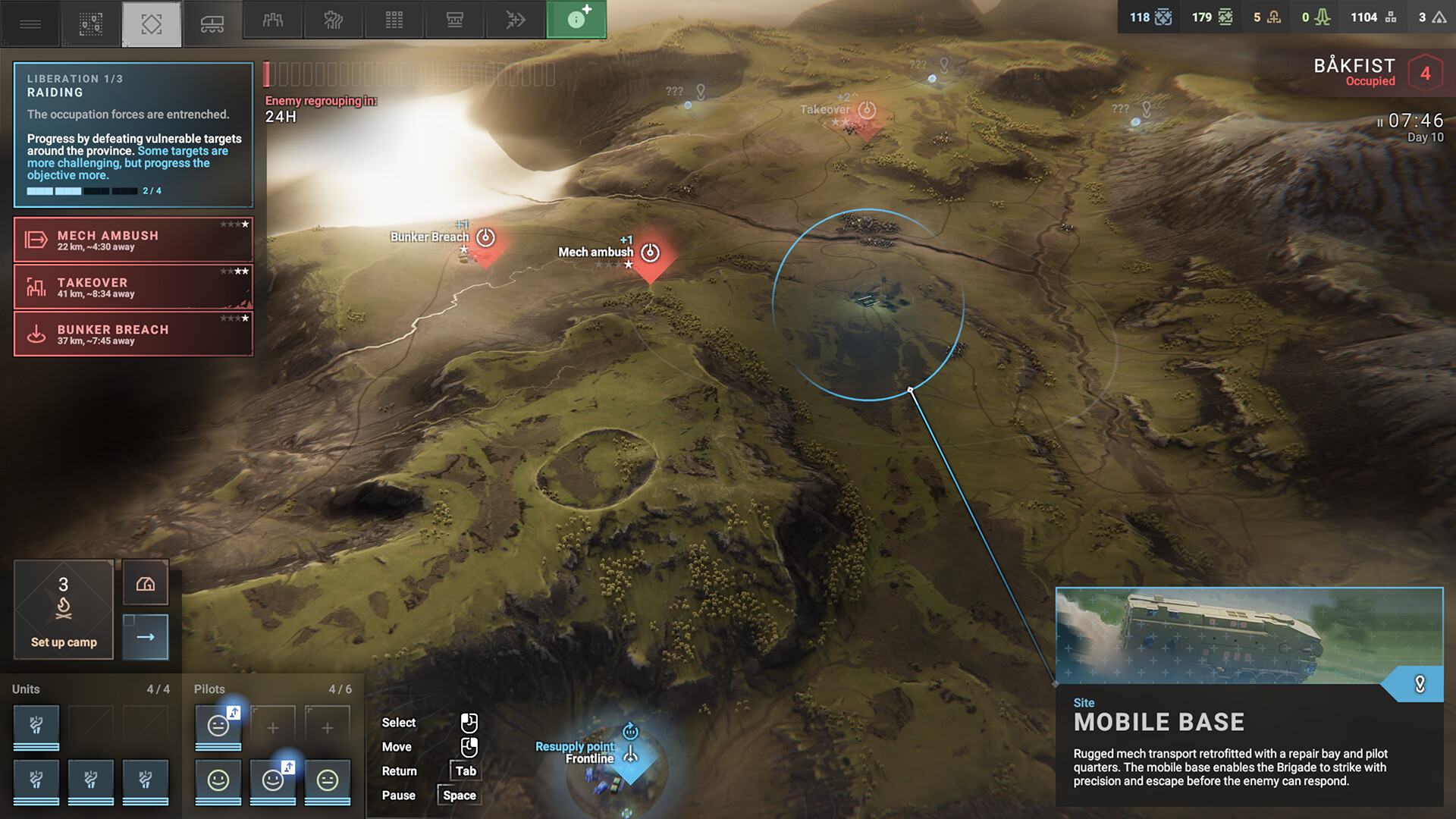Select the Takeover mission in the list
The image size is (1456, 819).
(133, 287)
